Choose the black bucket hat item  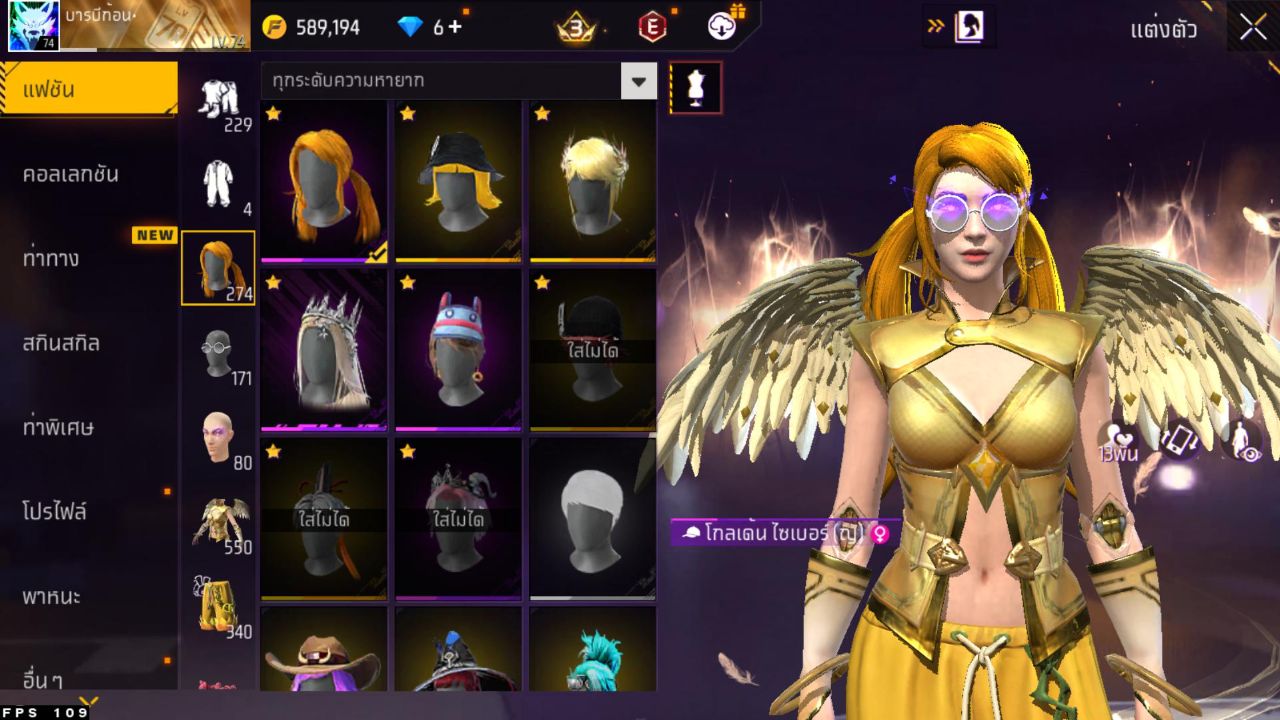[458, 181]
